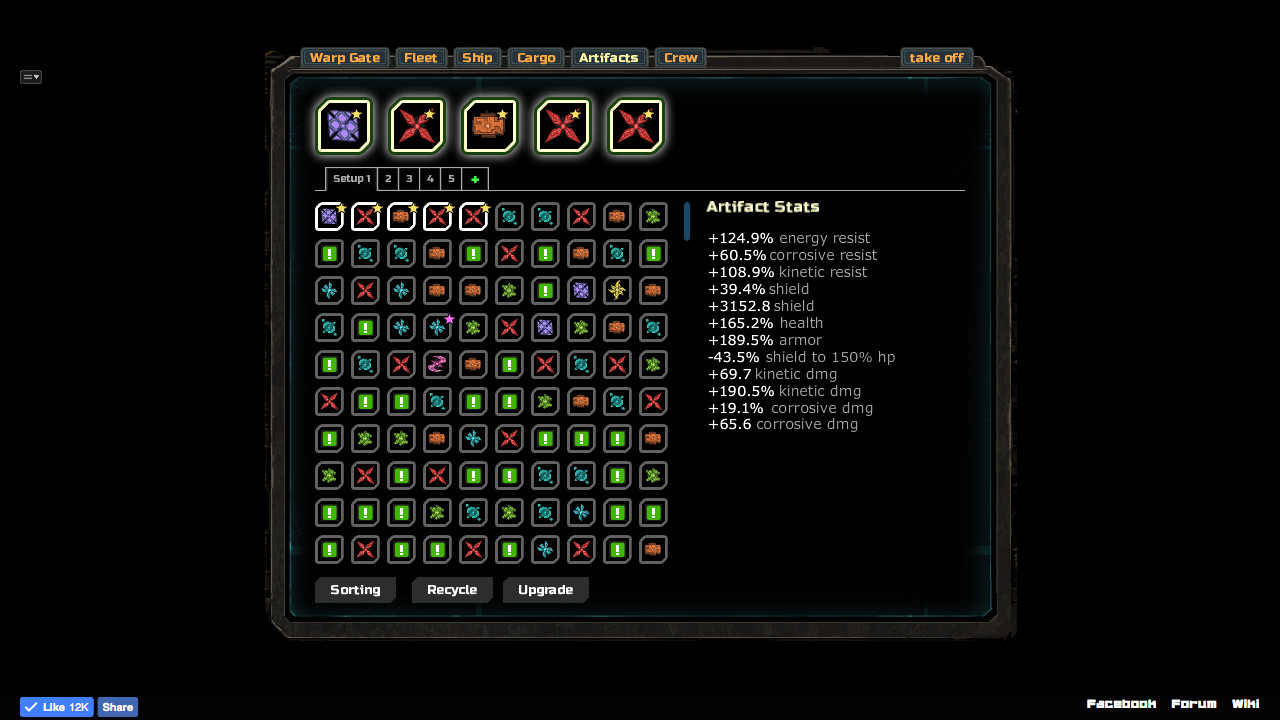1280x720 pixels.
Task: Select the snowflake artifact in last inventory row
Action: [545, 549]
